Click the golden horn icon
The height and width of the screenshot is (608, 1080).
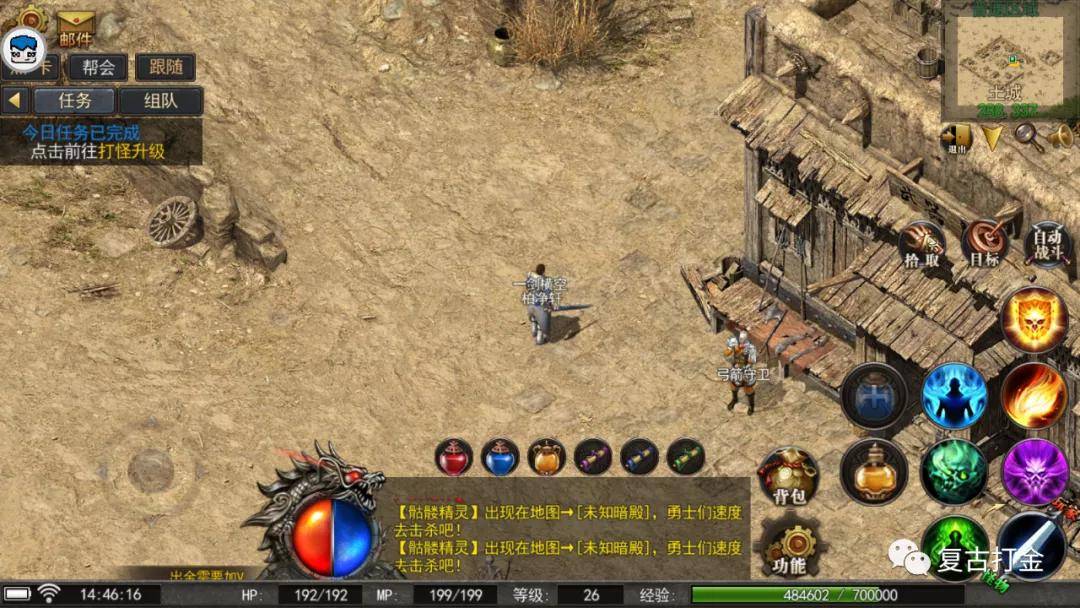tap(1060, 135)
